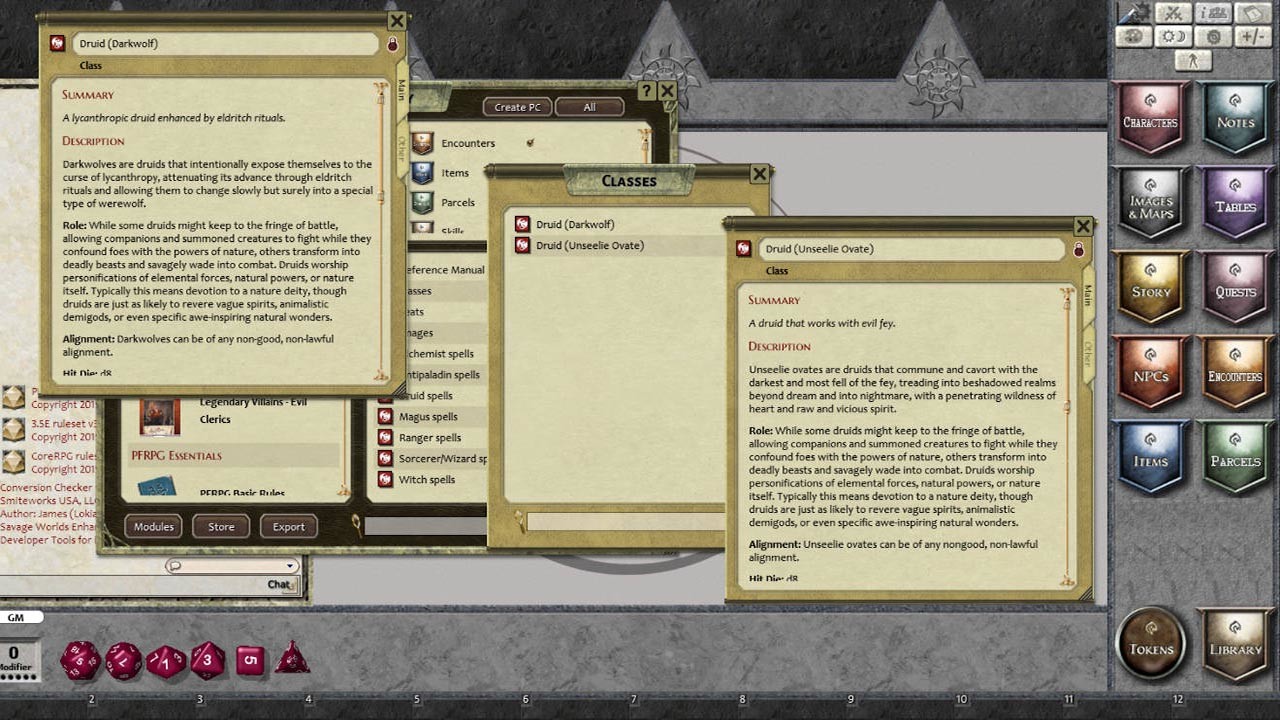Image resolution: width=1280 pixels, height=720 pixels.
Task: Toggle the day/night lighting mode icon
Action: point(1172,35)
